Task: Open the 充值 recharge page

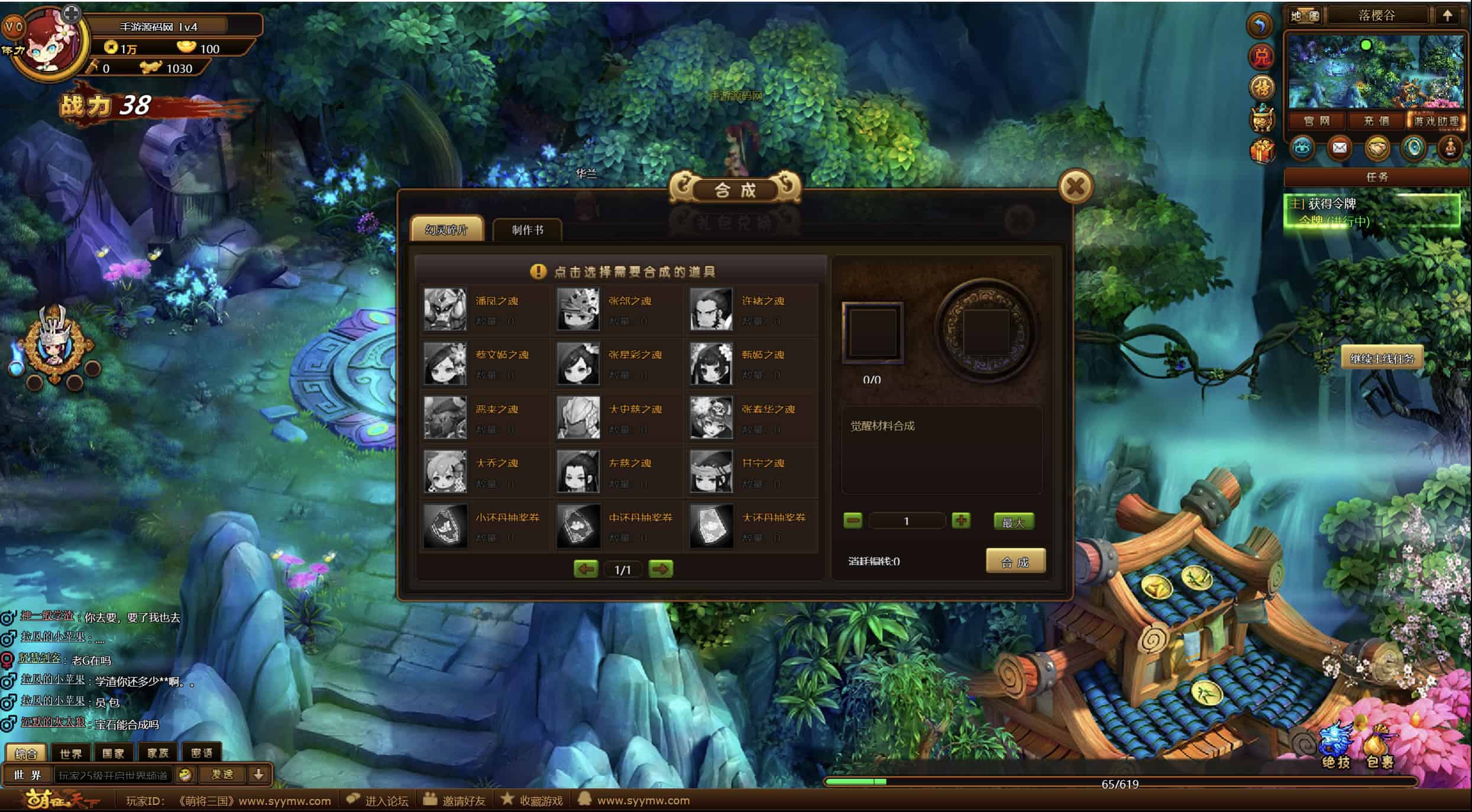Action: click(1376, 121)
